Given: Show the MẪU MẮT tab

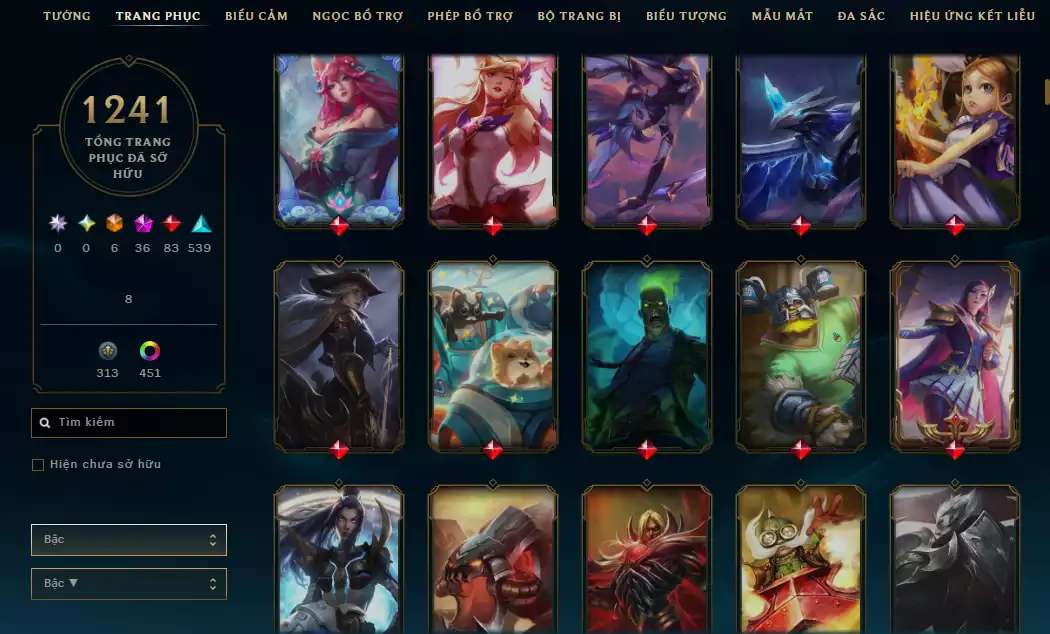Looking at the screenshot, I should click(x=782, y=16).
